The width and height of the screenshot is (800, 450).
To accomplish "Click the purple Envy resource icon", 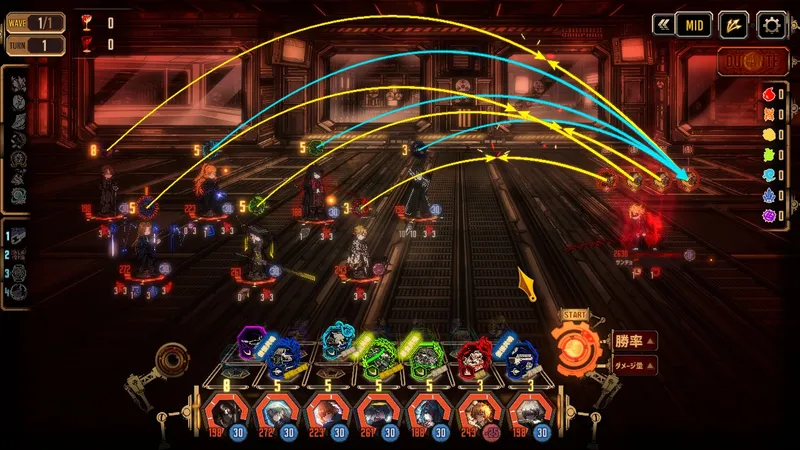I will (x=768, y=214).
